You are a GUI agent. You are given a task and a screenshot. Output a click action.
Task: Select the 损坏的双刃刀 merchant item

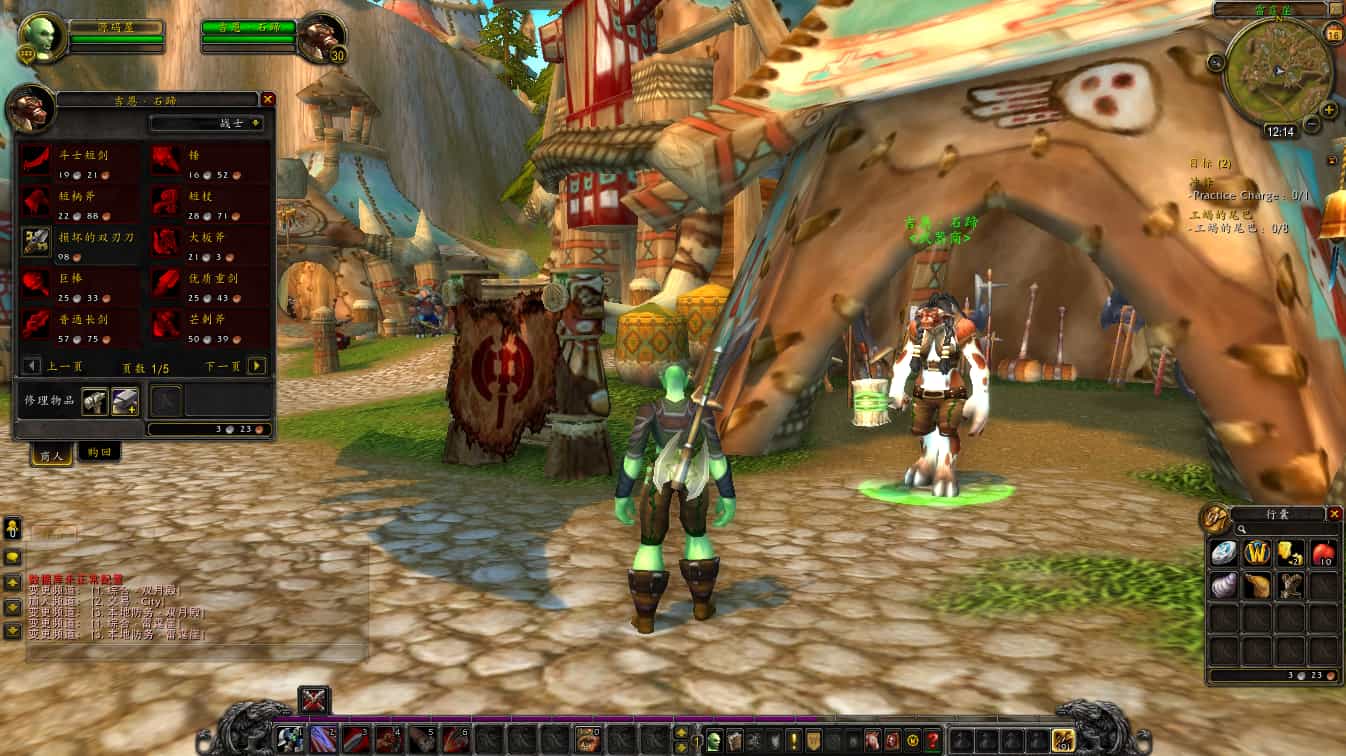pos(37,241)
